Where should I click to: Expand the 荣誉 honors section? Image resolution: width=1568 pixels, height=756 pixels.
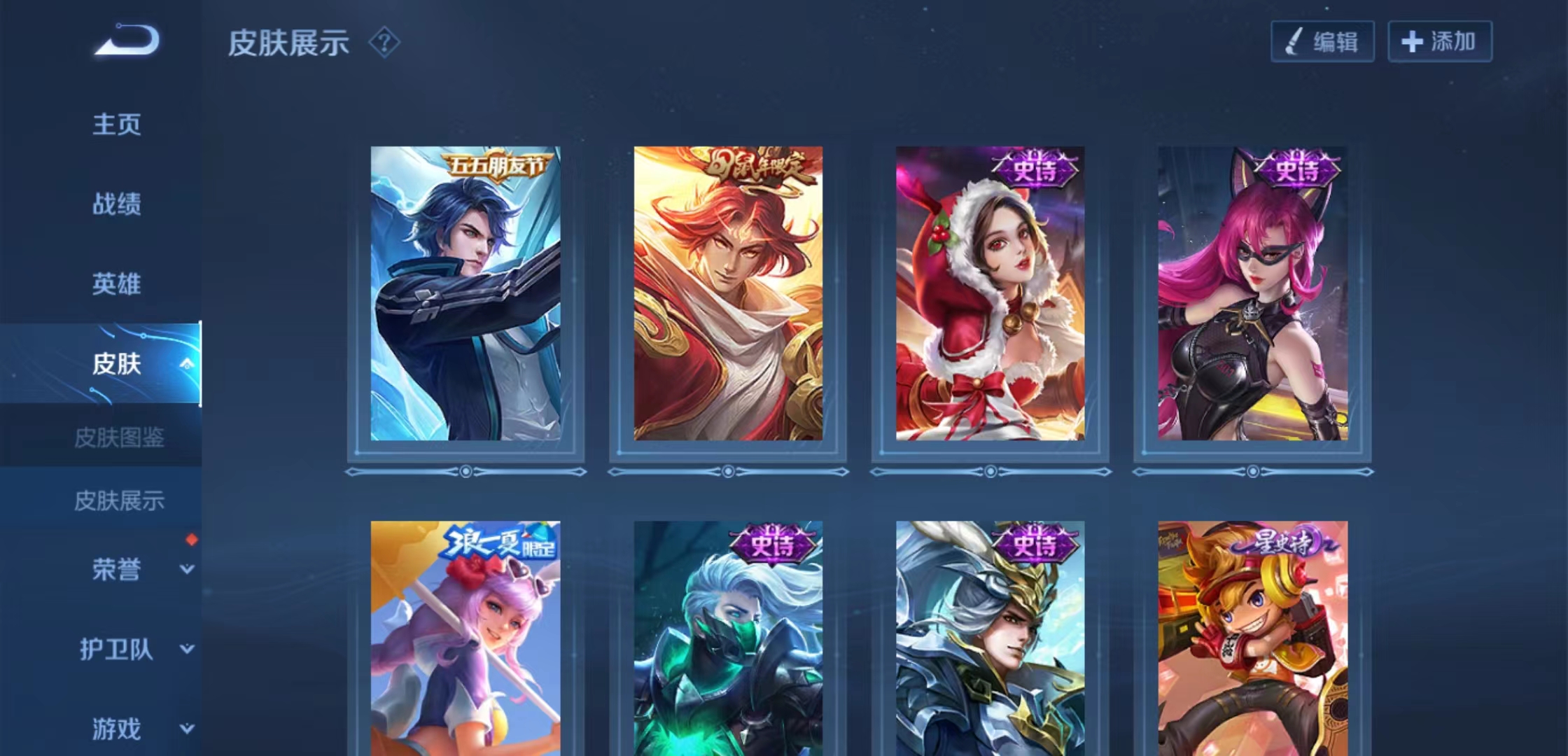coord(186,569)
